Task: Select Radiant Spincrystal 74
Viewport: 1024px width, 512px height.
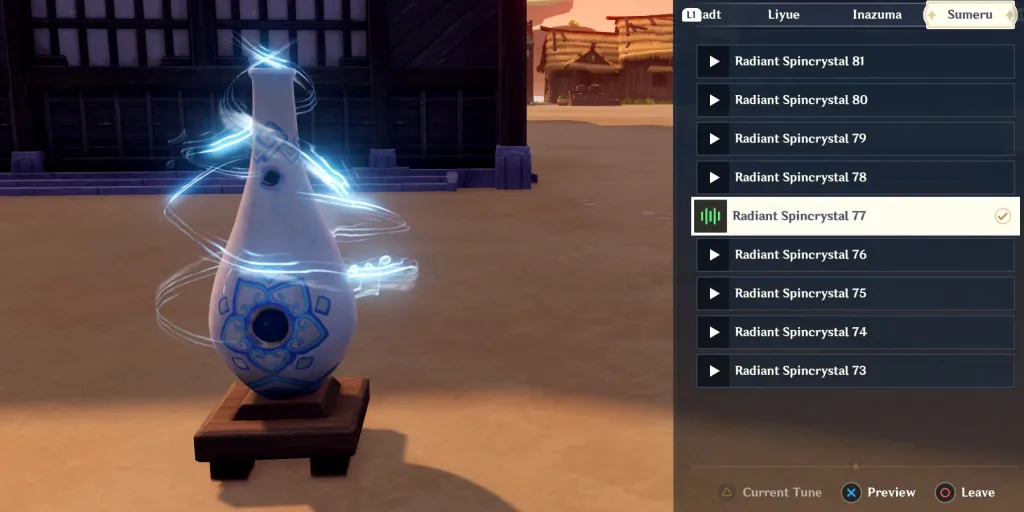Action: (855, 332)
